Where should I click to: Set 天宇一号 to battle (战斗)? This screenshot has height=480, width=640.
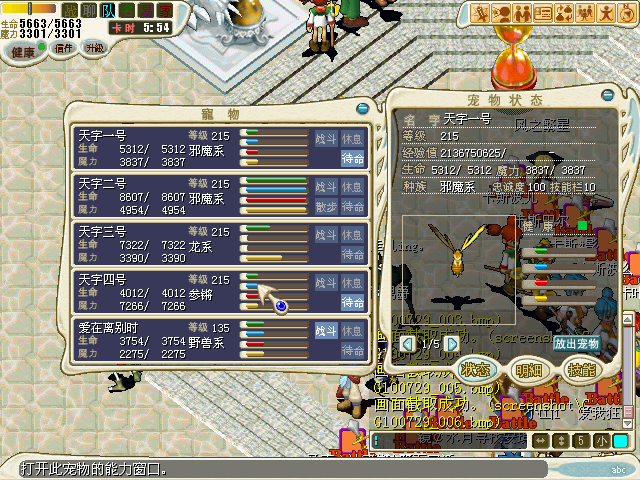click(326, 138)
